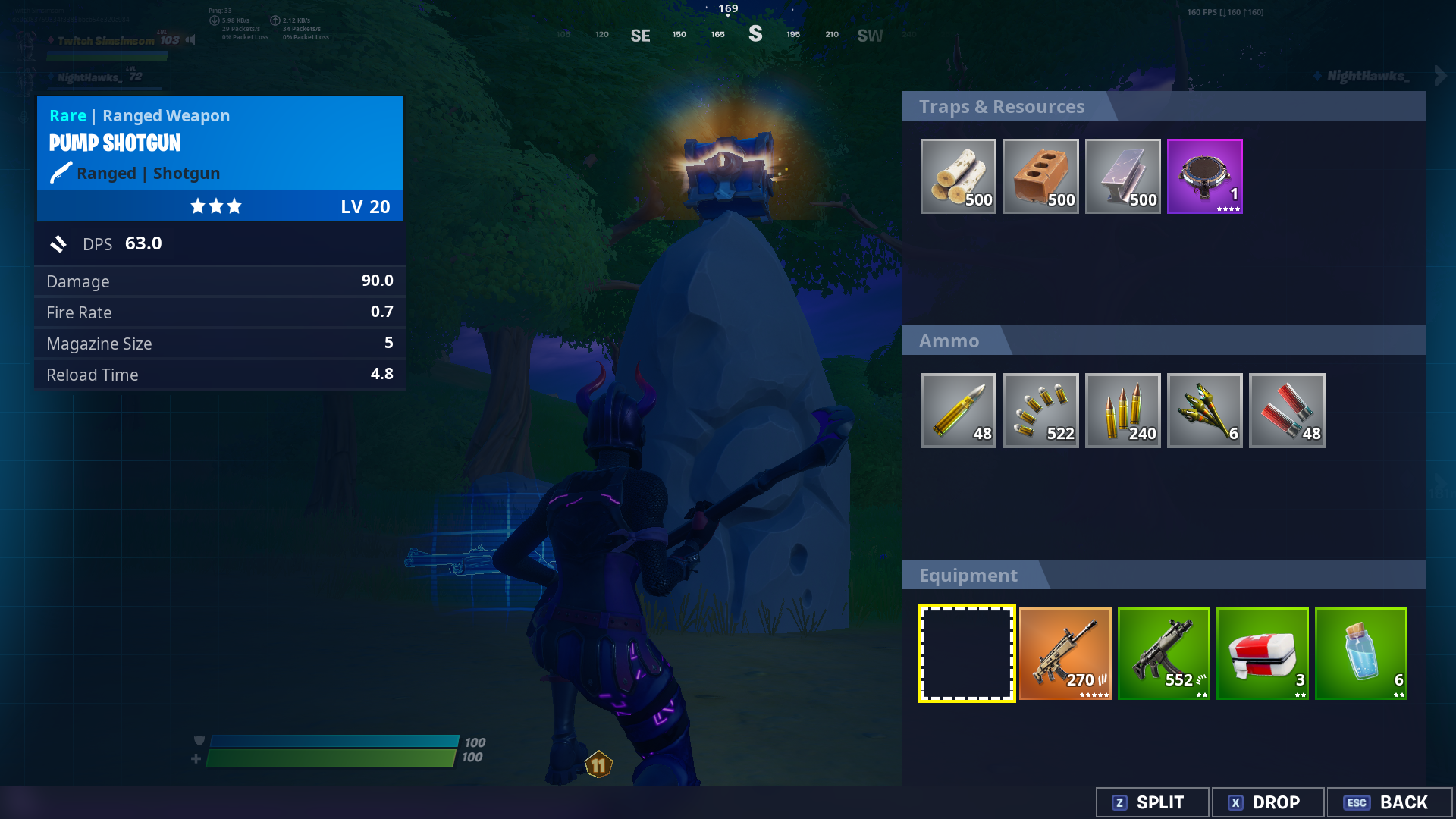Drop the selected item
This screenshot has height=819, width=1456.
tap(1267, 802)
